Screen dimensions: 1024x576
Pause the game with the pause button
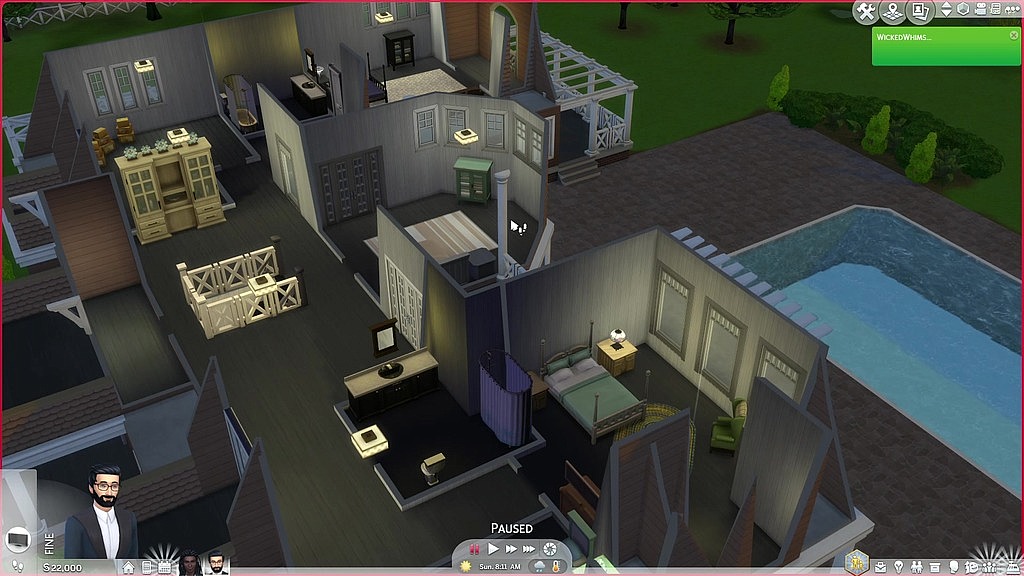(x=476, y=549)
